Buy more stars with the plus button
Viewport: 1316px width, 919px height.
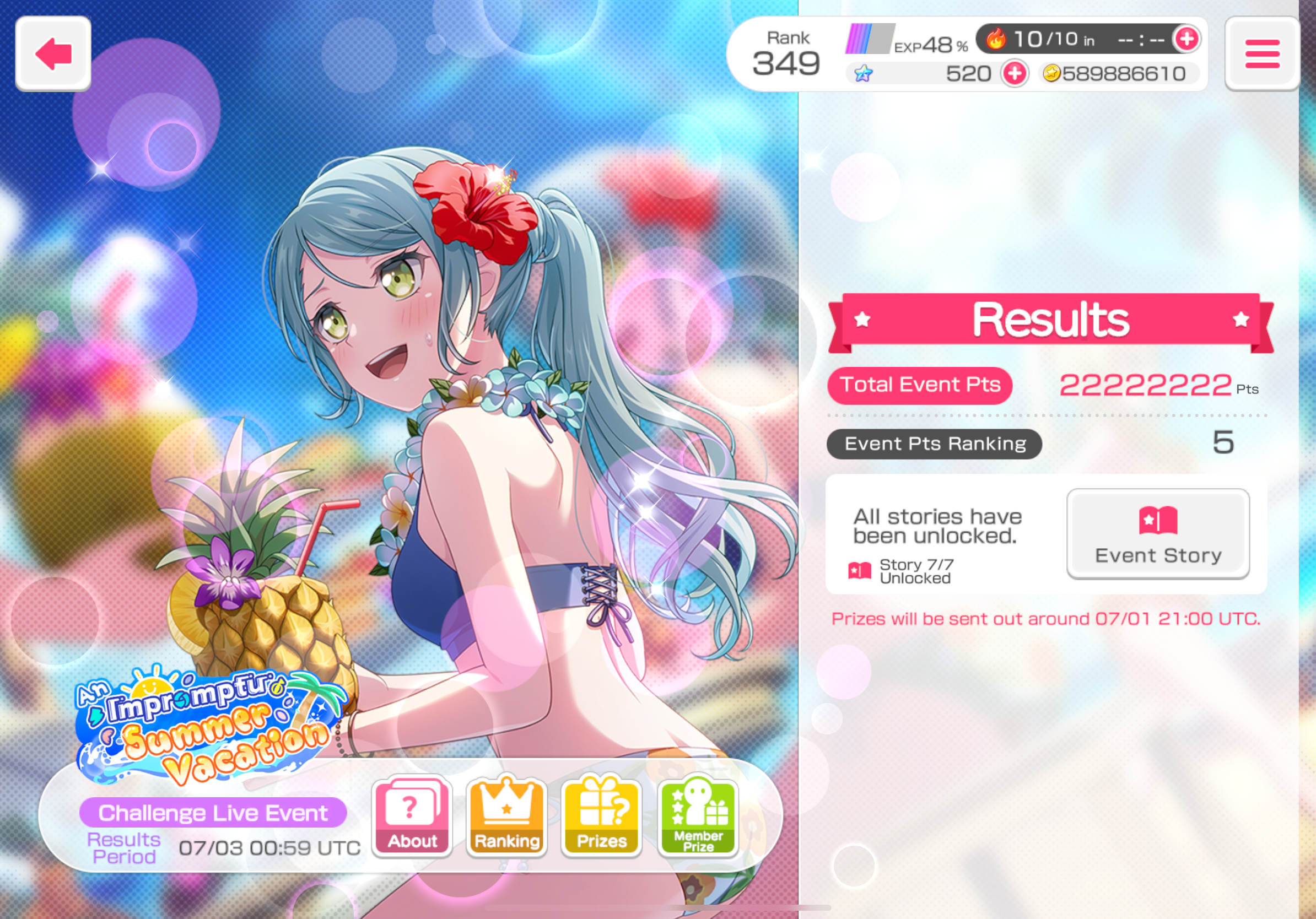(x=1015, y=73)
